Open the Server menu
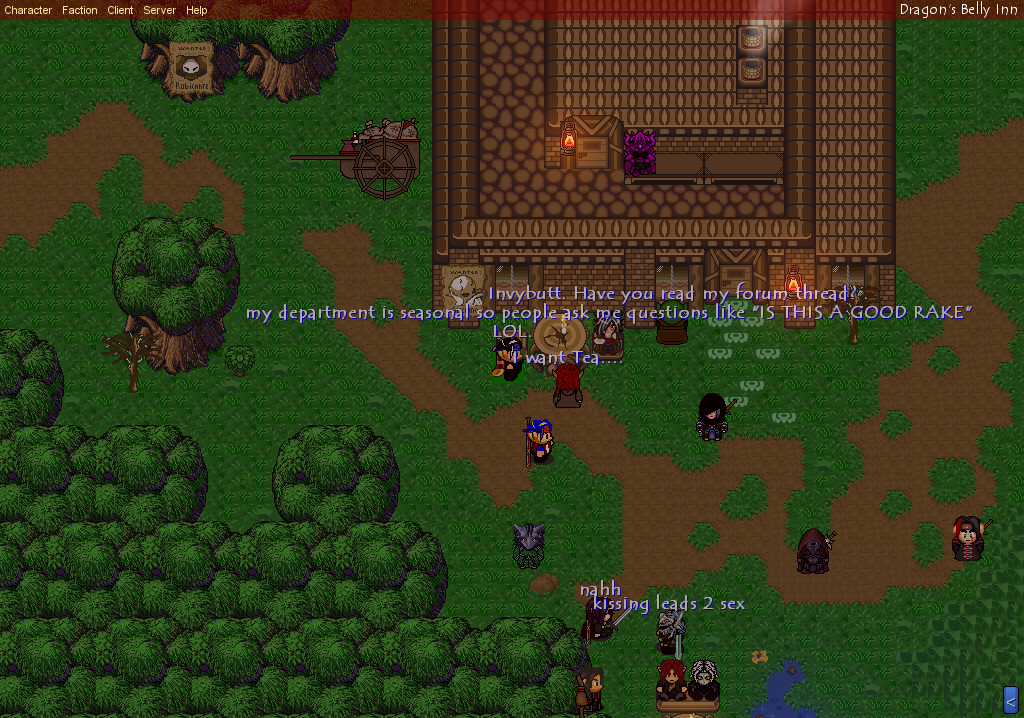Screen dimensions: 1024x718 click(159, 10)
